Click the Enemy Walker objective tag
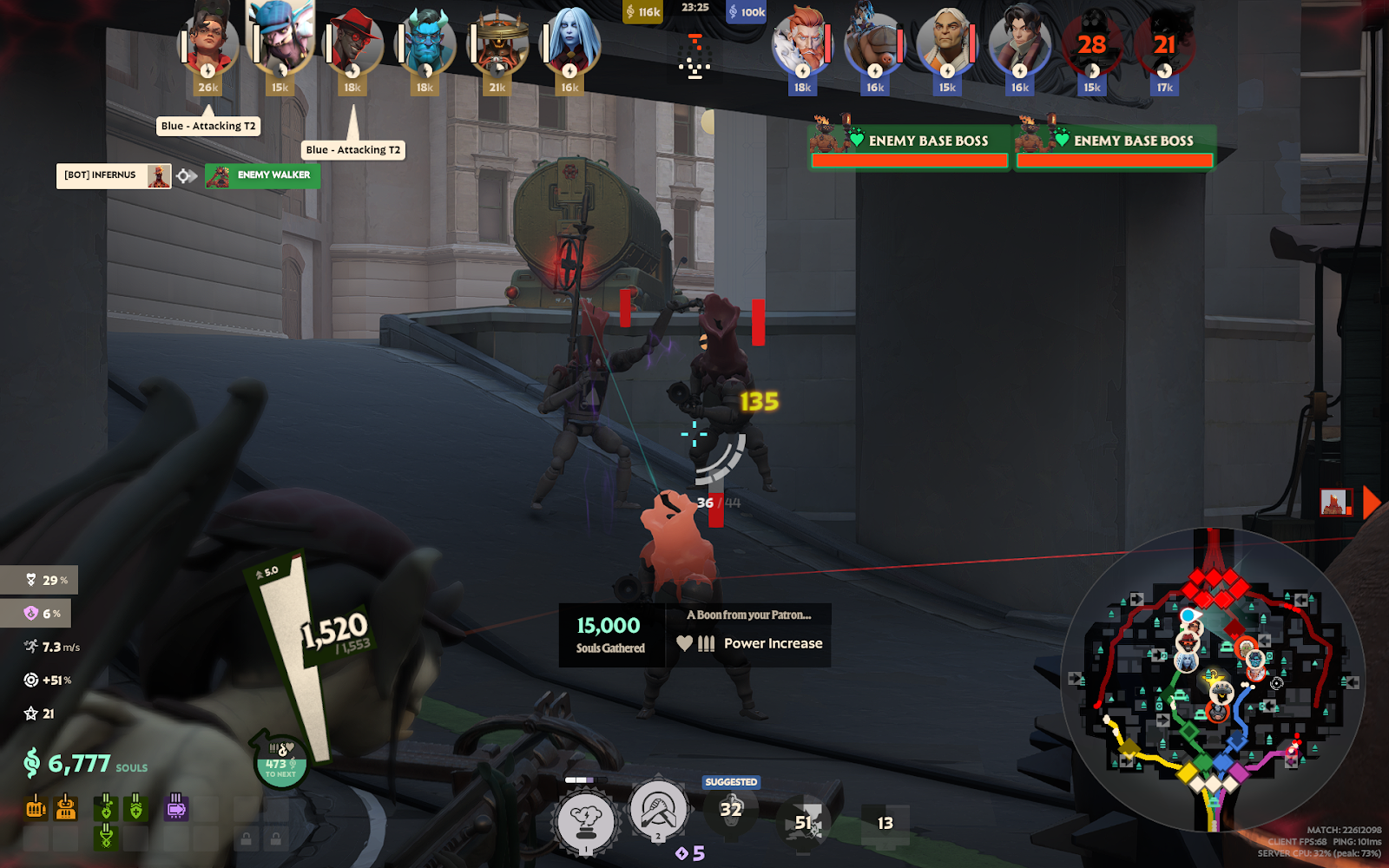The height and width of the screenshot is (868, 1389). click(x=263, y=175)
